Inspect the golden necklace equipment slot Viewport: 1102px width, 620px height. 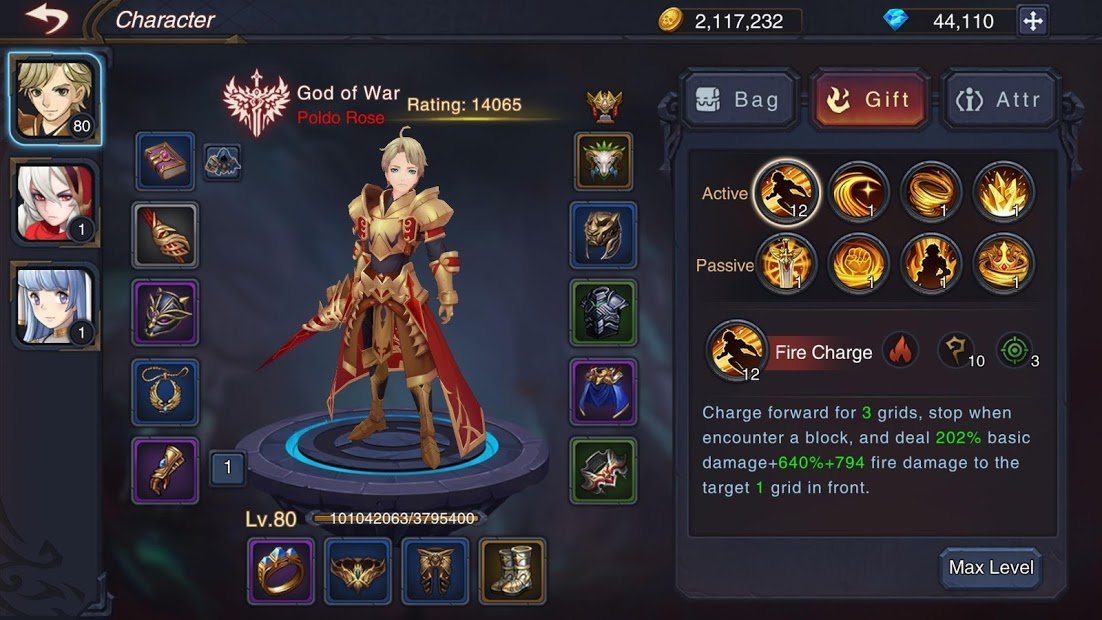pyautogui.click(x=165, y=392)
